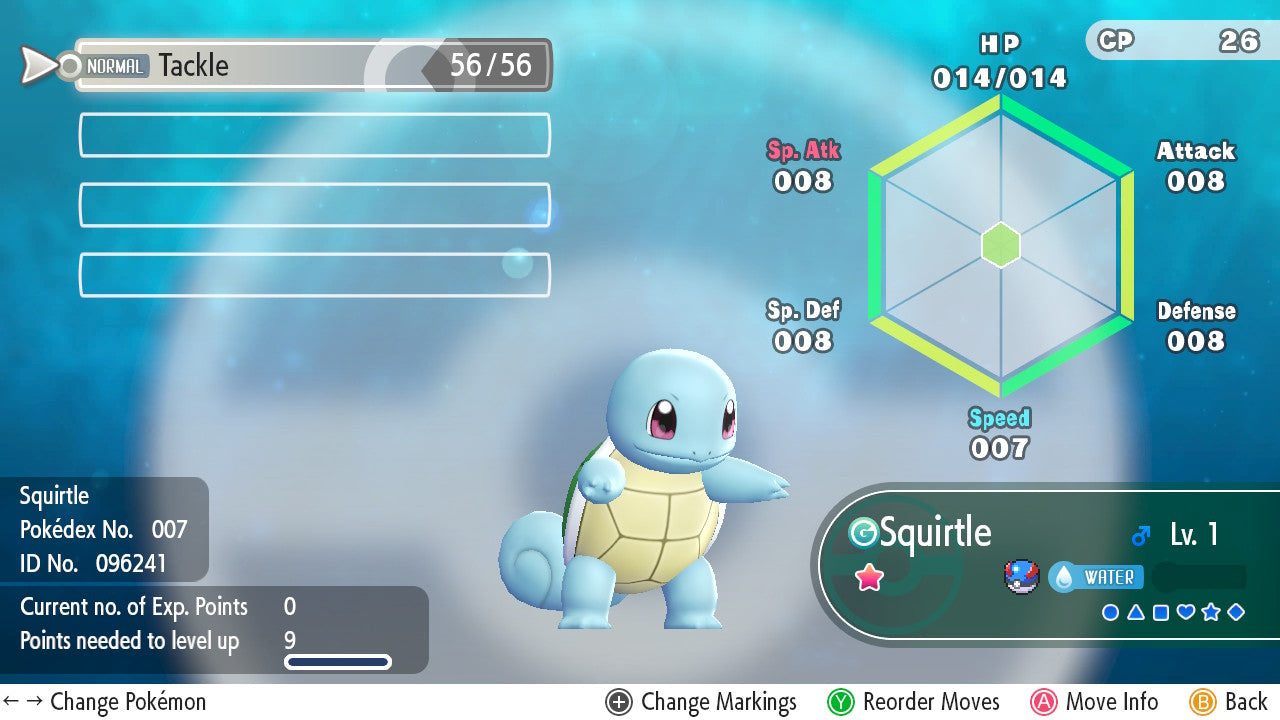Screen dimensions: 1280x720
Task: Click the Great Ball icon
Action: click(1022, 577)
